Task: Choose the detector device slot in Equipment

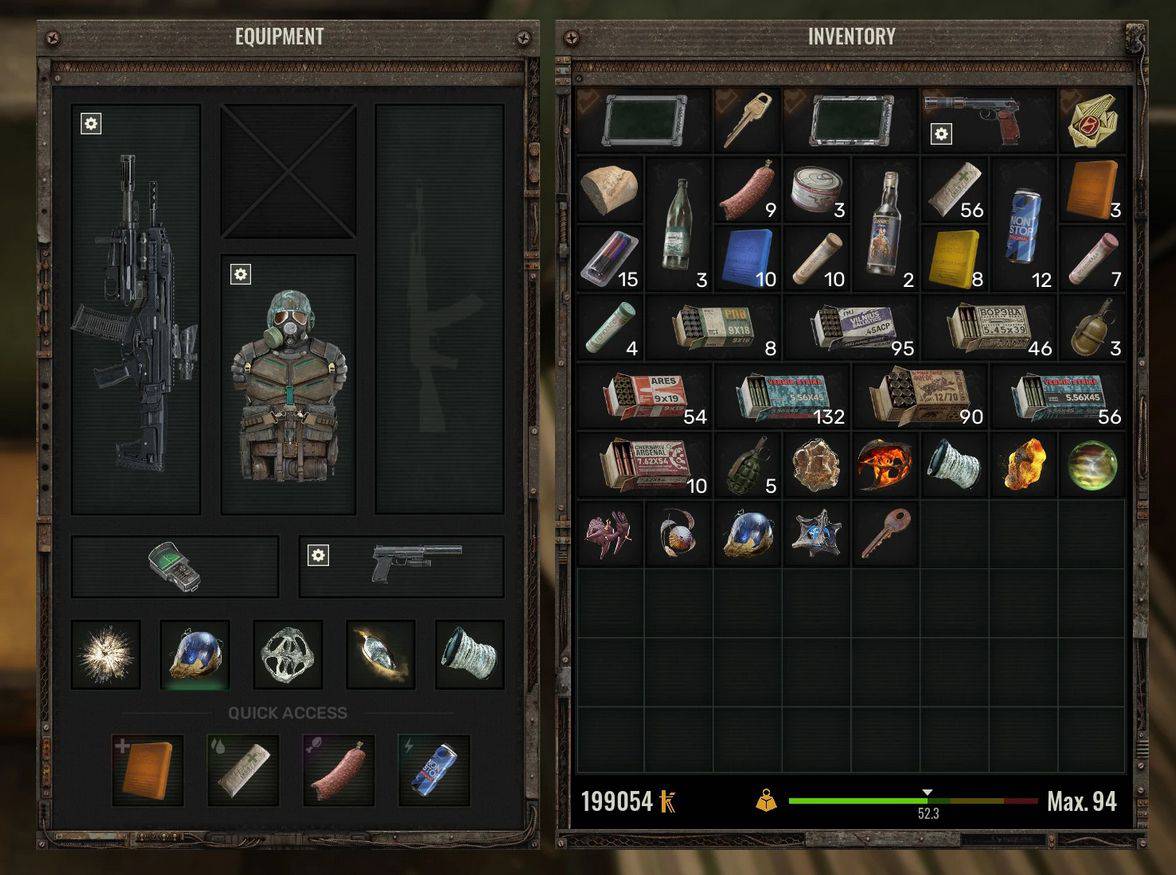Action: (x=175, y=566)
